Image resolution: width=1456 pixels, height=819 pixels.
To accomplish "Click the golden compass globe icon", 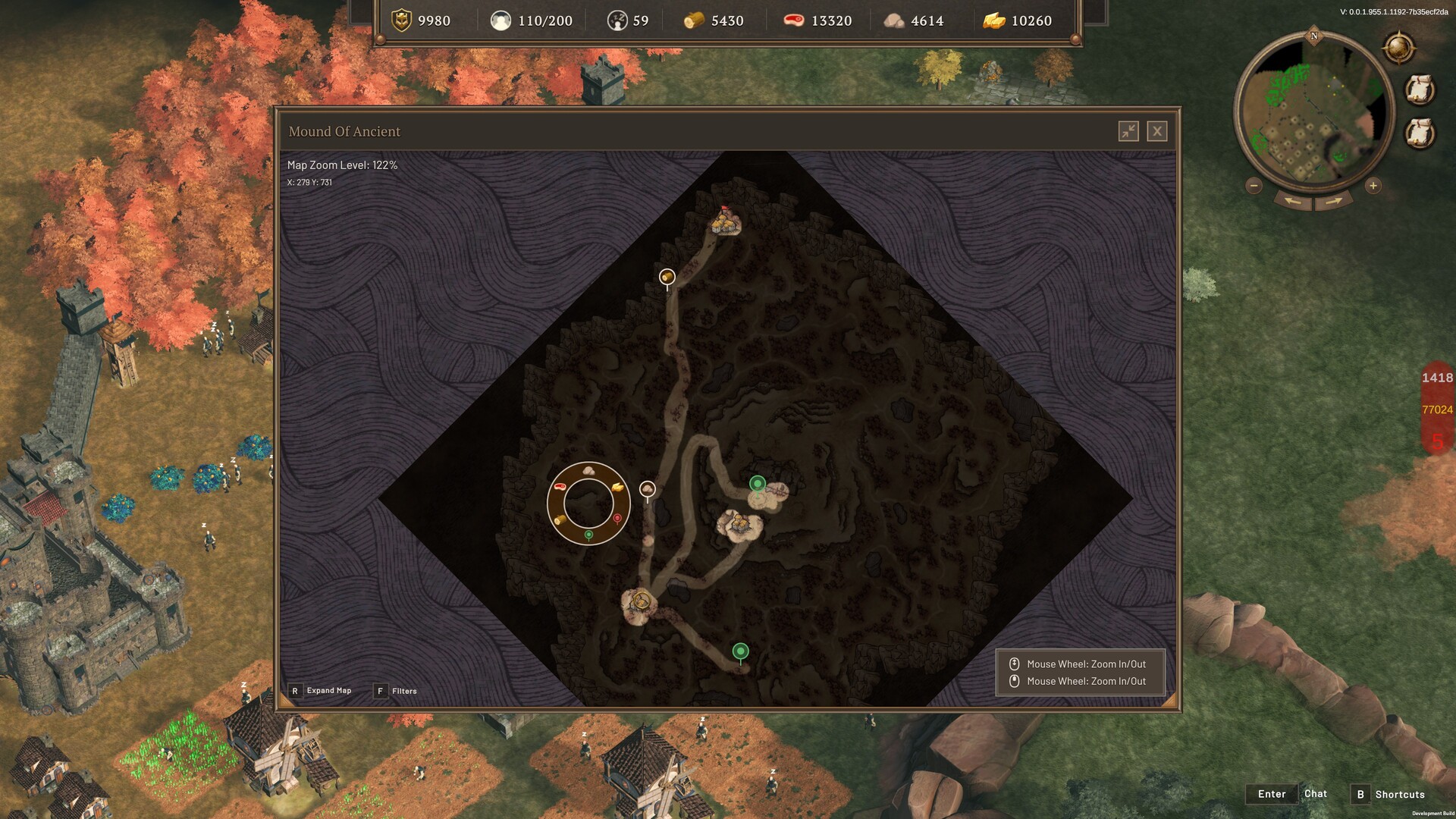I will click(x=1399, y=49).
